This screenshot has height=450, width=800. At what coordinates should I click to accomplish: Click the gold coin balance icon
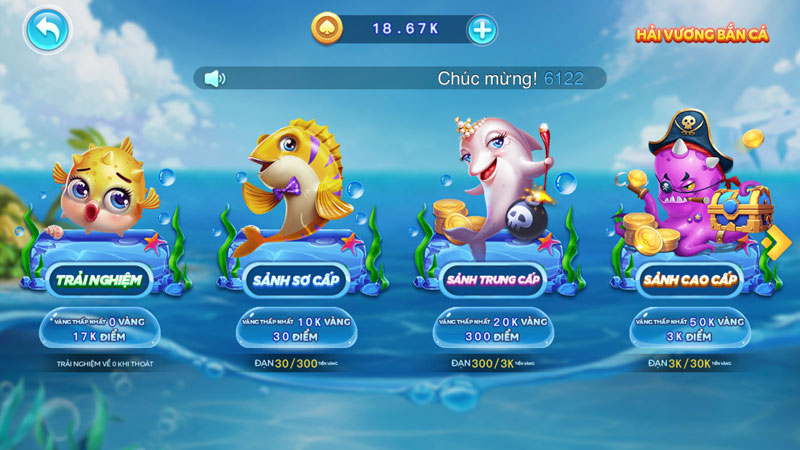pos(326,29)
